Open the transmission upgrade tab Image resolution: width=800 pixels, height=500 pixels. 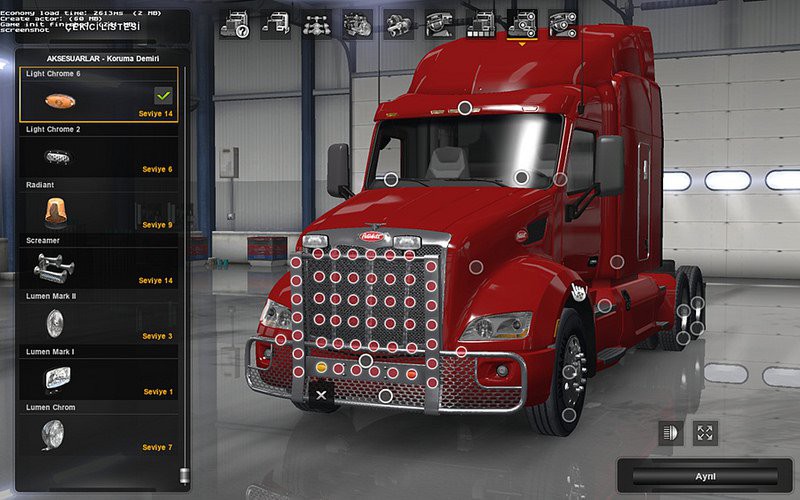(399, 24)
